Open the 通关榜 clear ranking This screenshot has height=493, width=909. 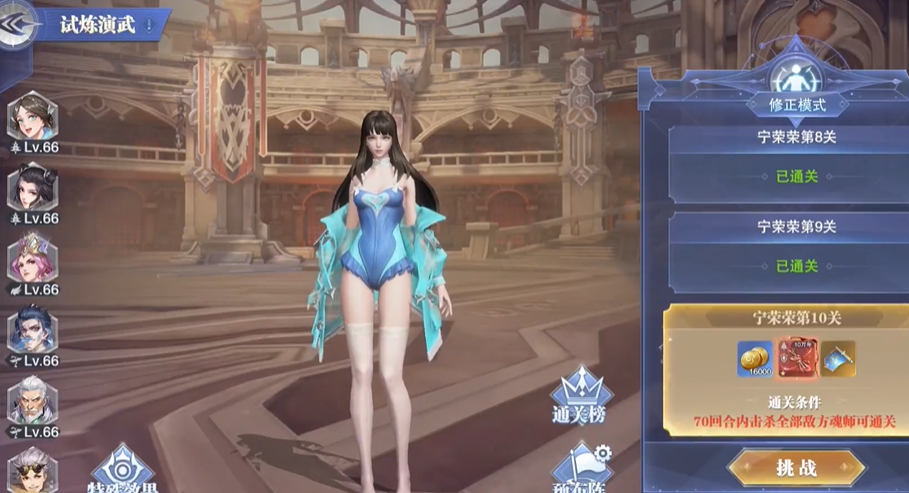click(580, 395)
